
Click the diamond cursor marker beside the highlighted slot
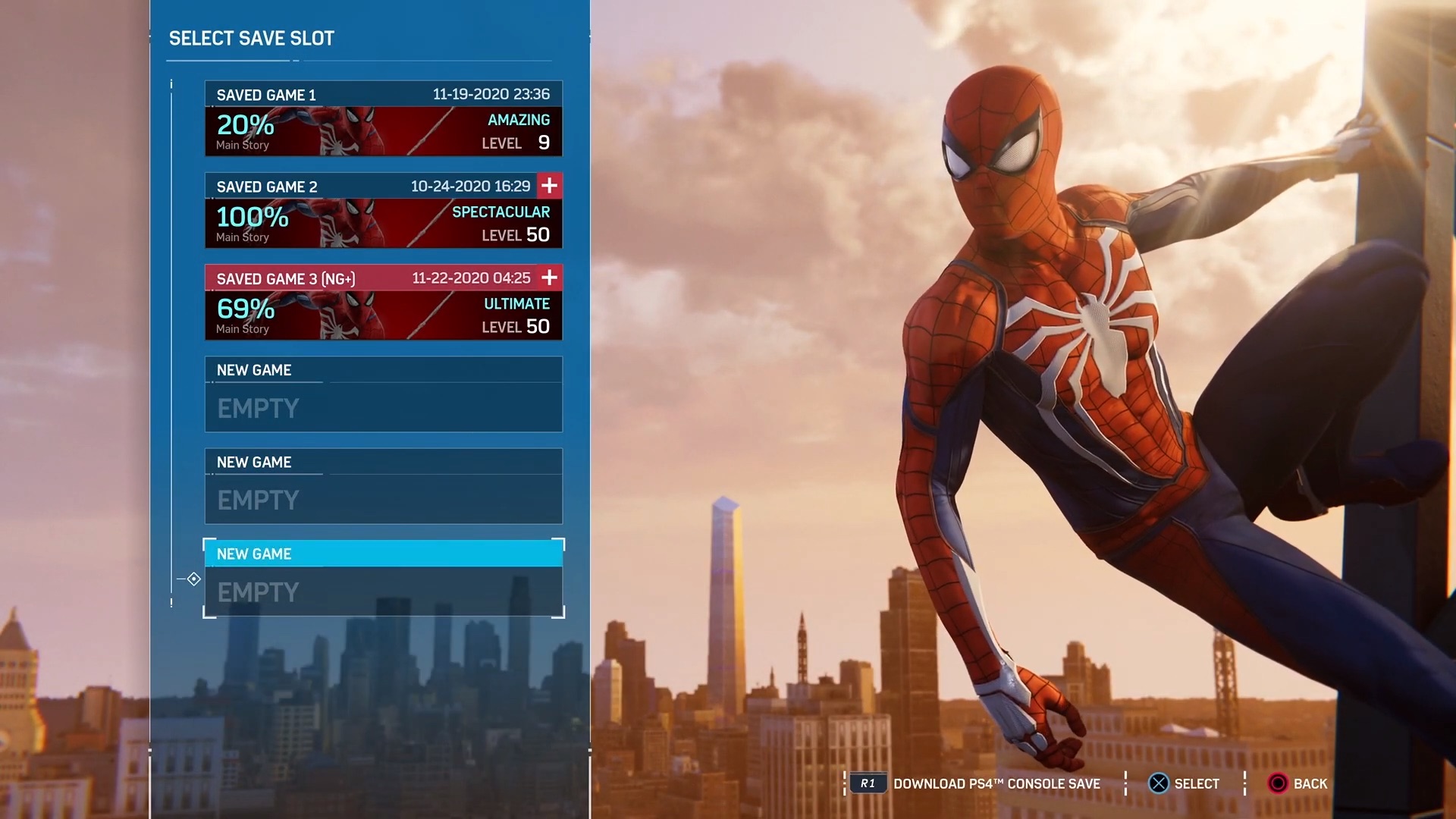point(193,579)
